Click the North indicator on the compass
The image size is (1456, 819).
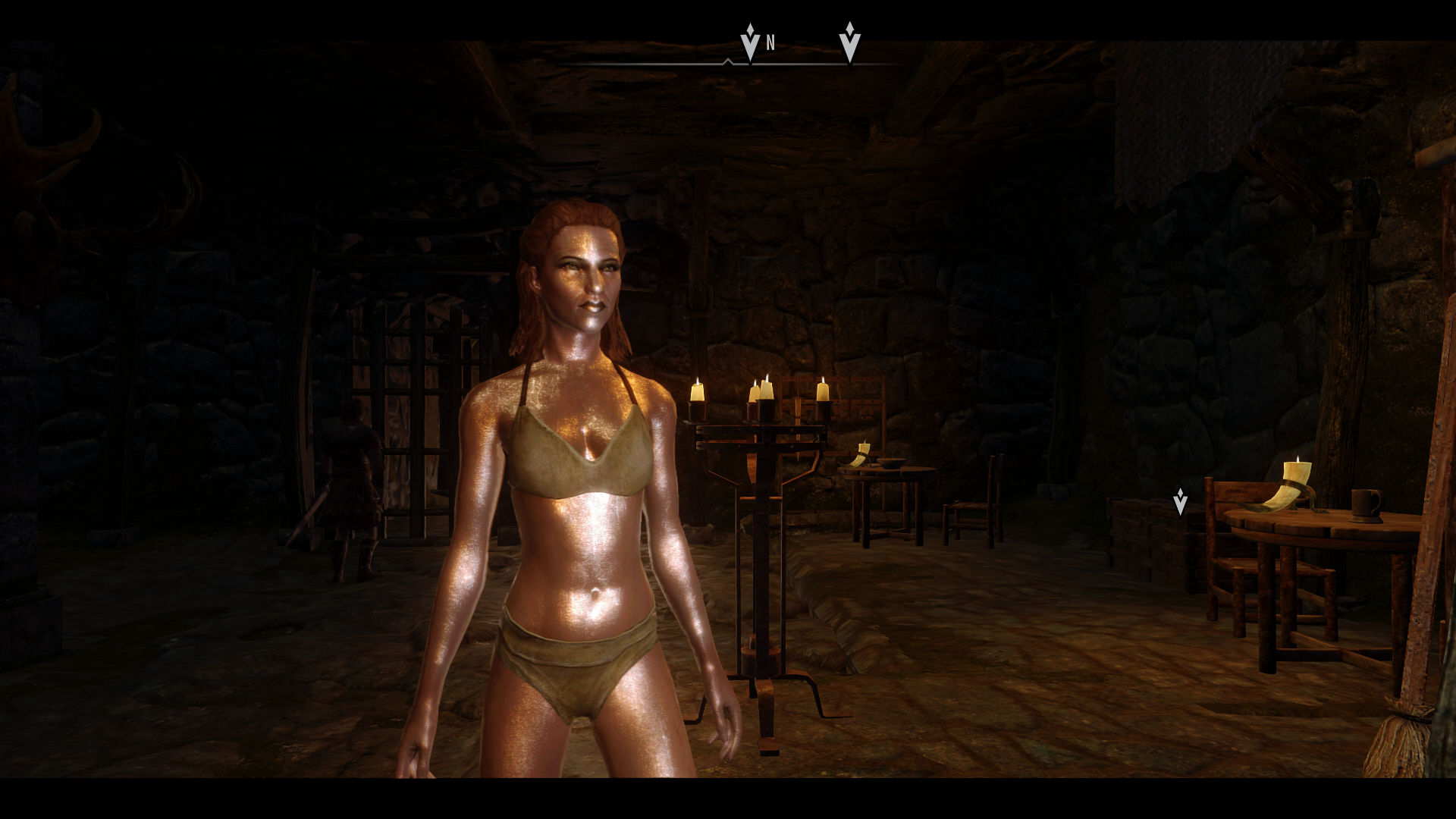770,43
